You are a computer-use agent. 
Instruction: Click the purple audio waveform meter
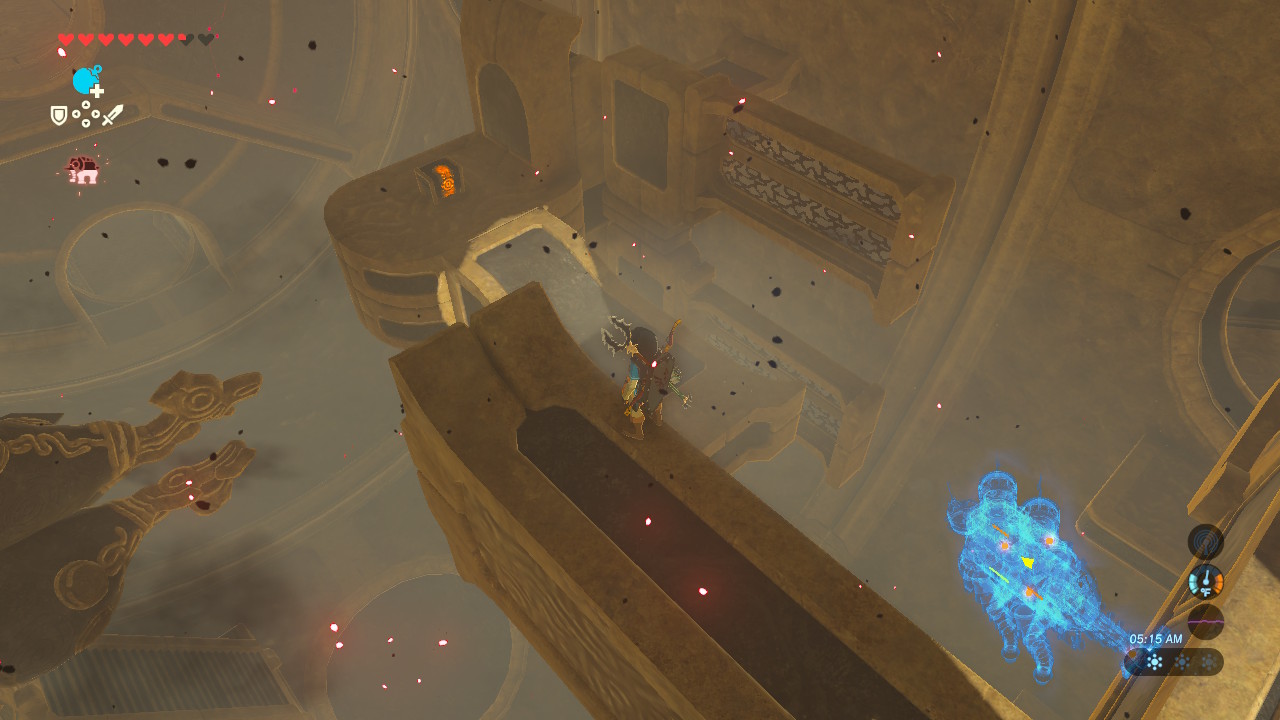[1205, 621]
